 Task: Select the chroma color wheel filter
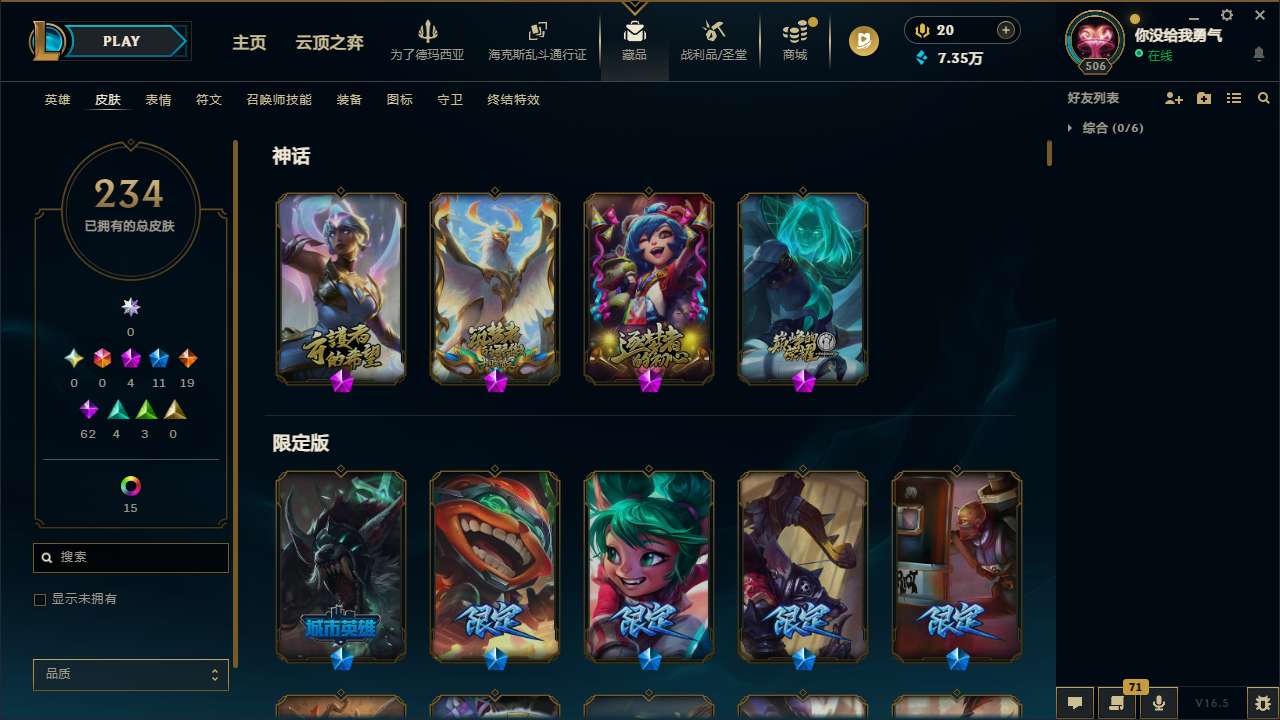[130, 487]
